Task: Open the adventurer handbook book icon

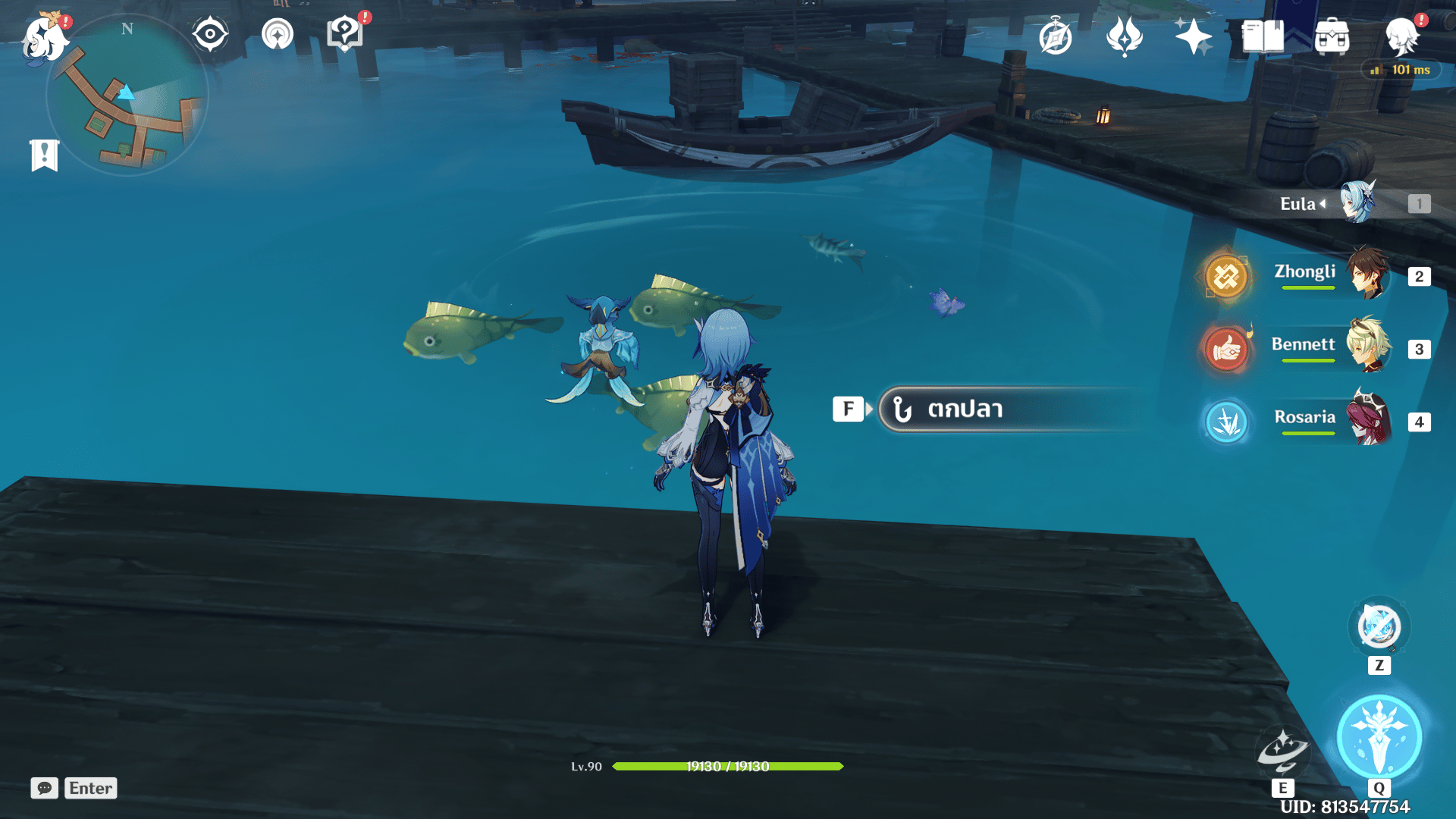Action: (1263, 36)
